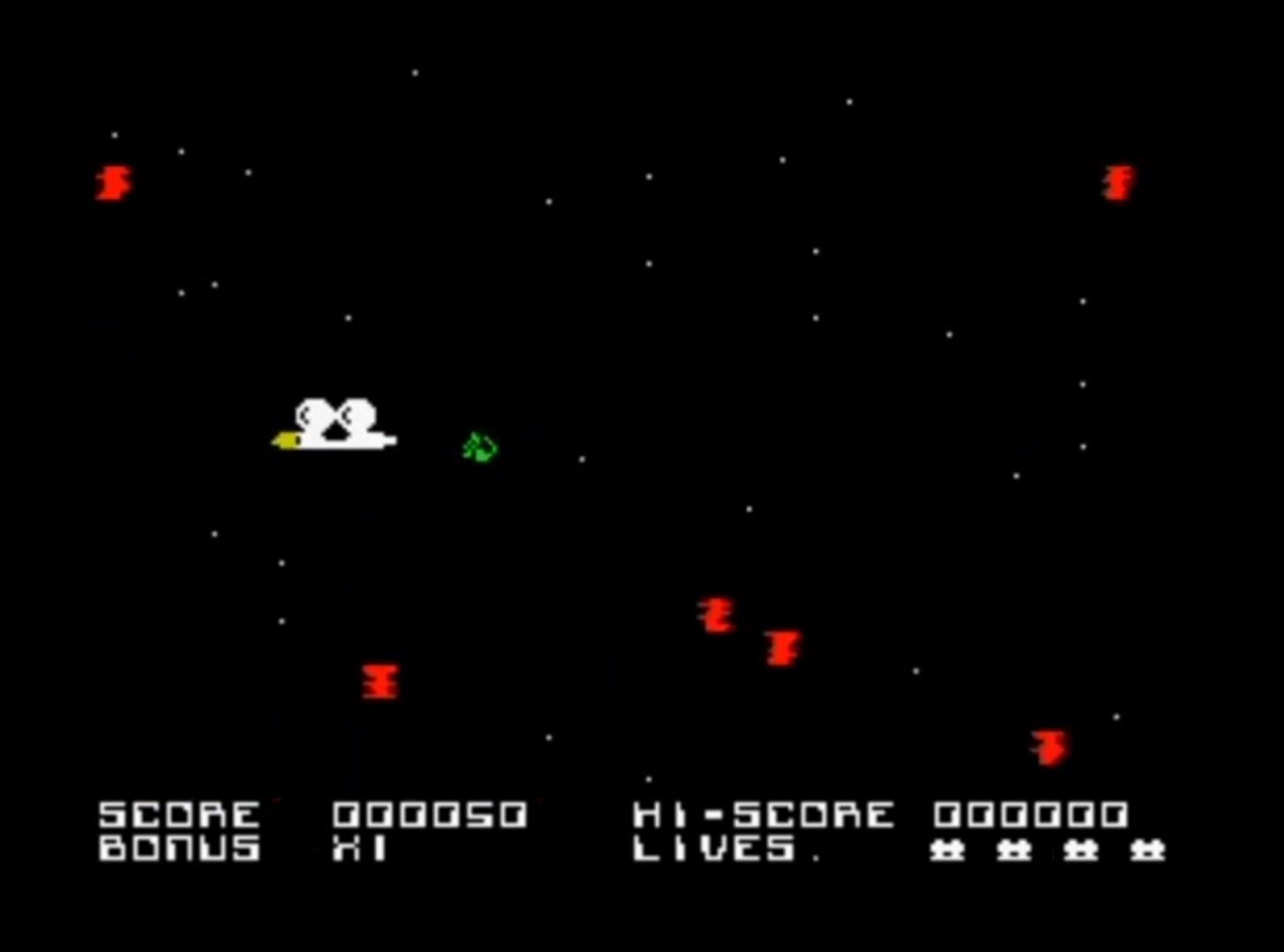Image resolution: width=1284 pixels, height=952 pixels.
Task: Click a white star in the background
Action: [414, 74]
